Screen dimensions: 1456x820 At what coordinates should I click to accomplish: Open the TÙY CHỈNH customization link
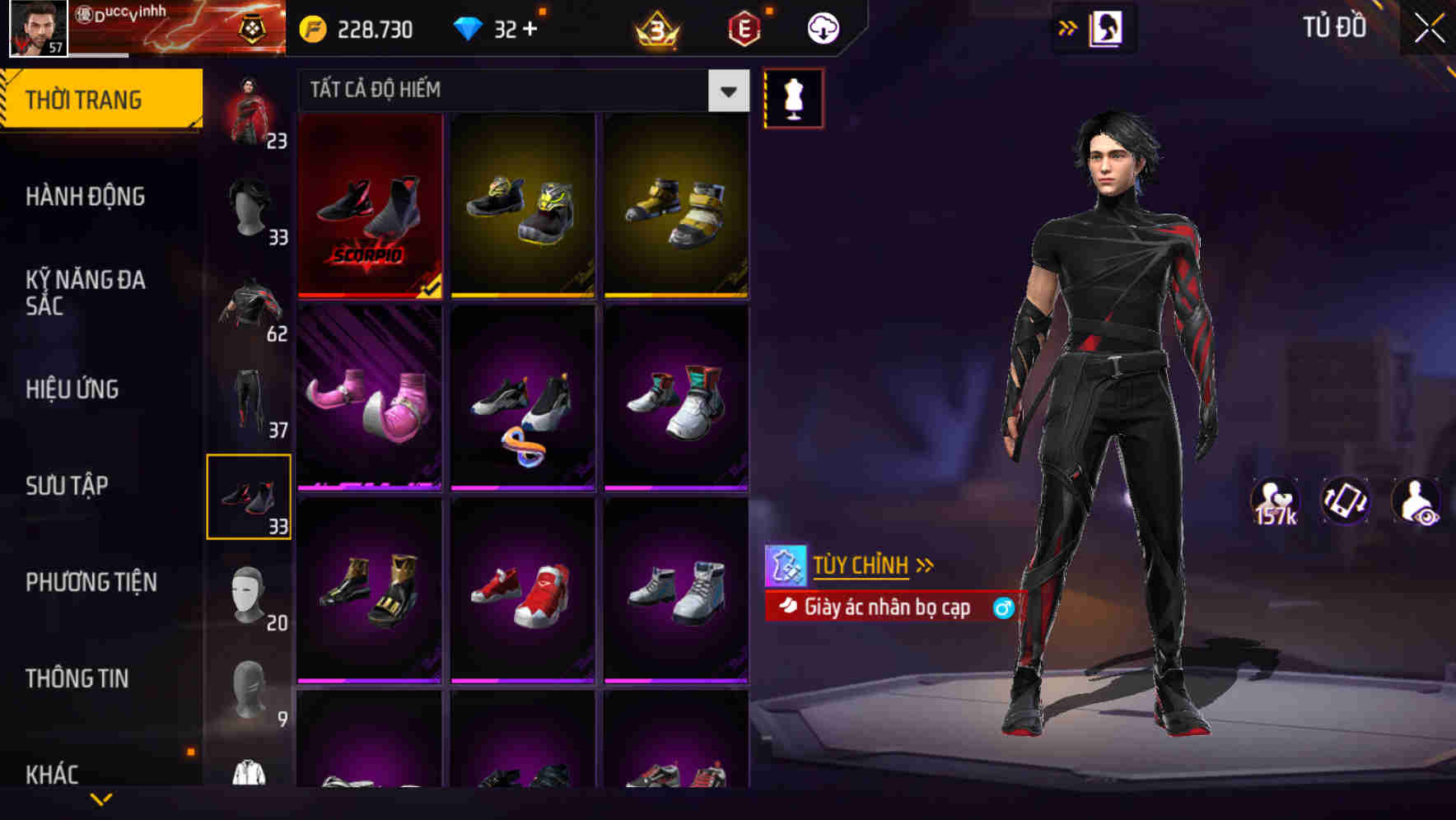tap(861, 565)
